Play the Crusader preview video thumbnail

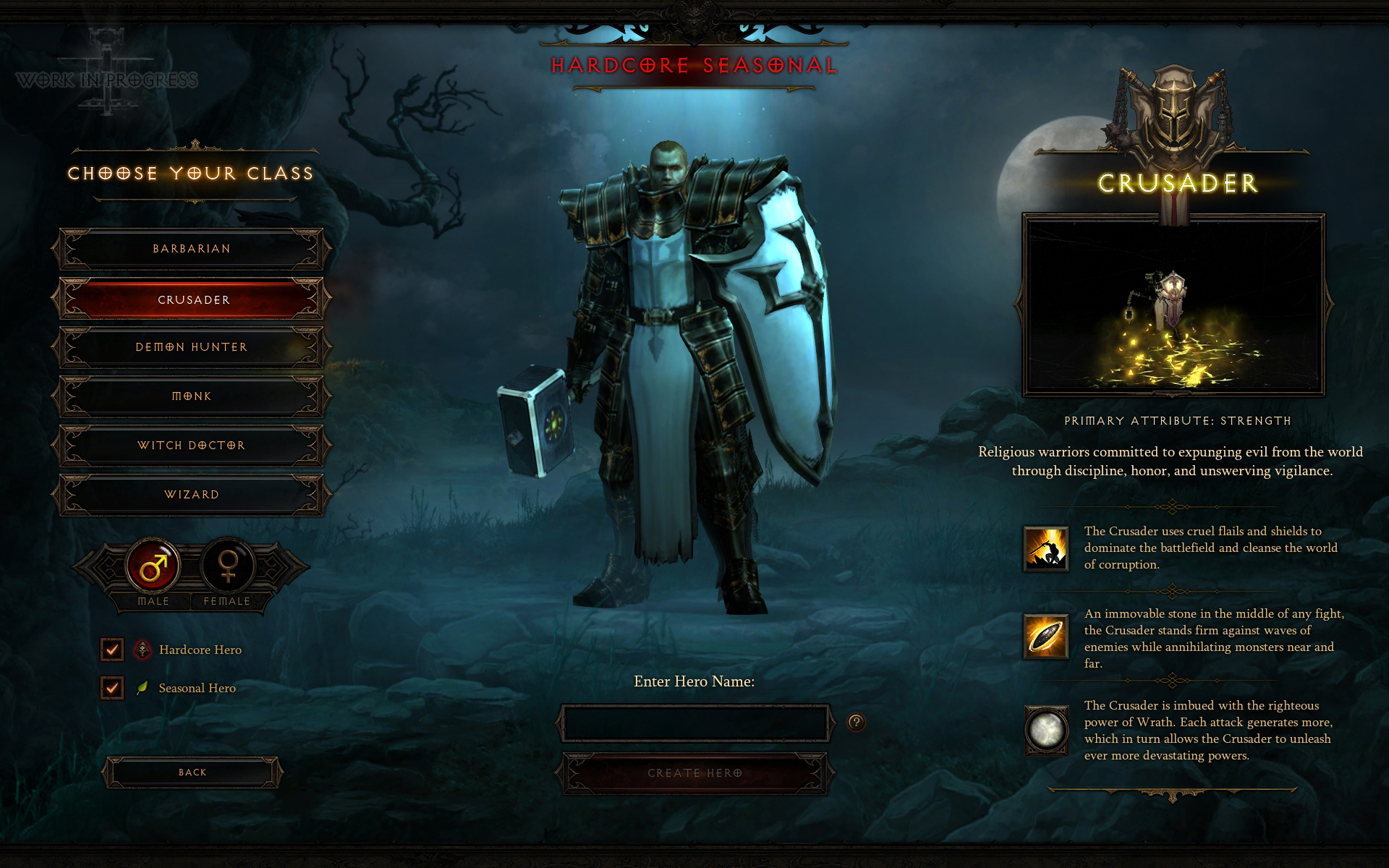coord(1173,305)
